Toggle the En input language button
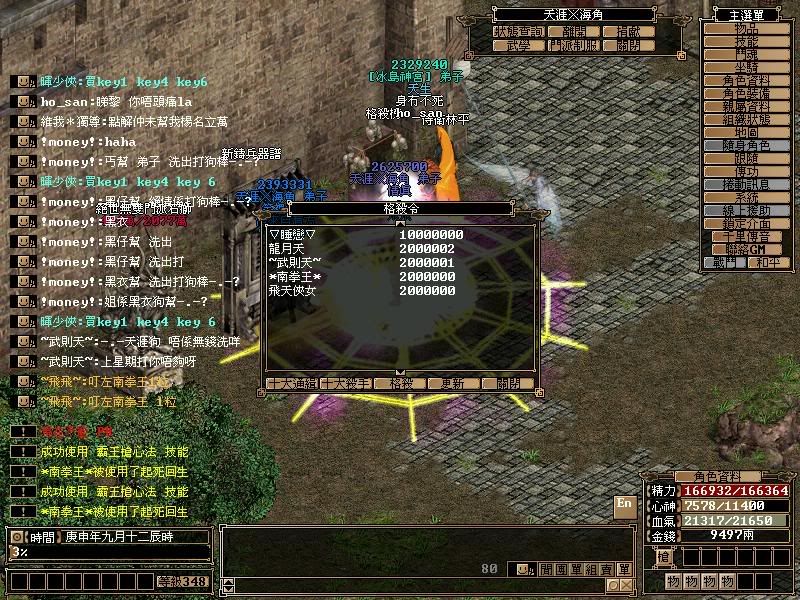 [624, 504]
